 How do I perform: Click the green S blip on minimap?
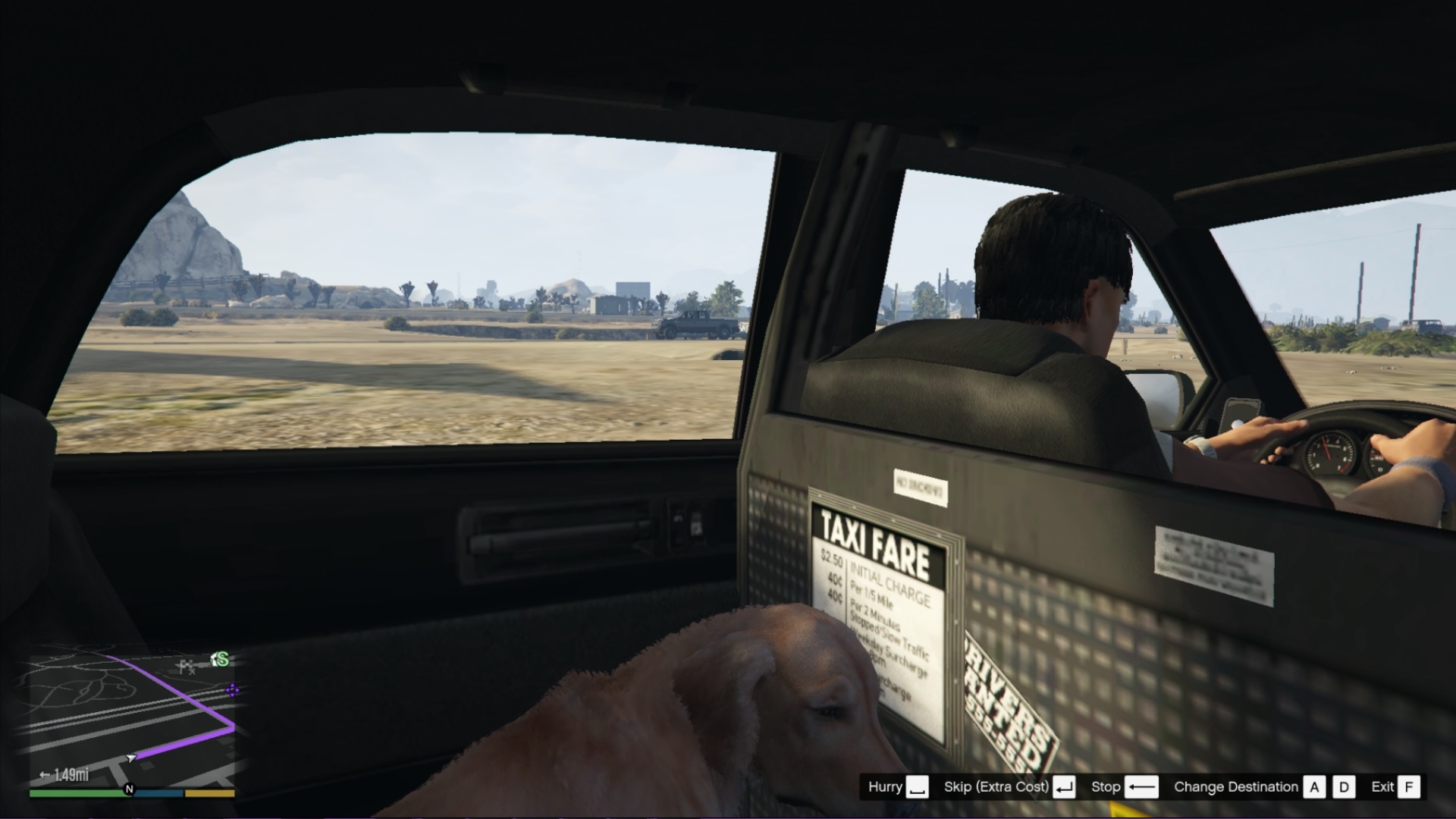tap(221, 660)
